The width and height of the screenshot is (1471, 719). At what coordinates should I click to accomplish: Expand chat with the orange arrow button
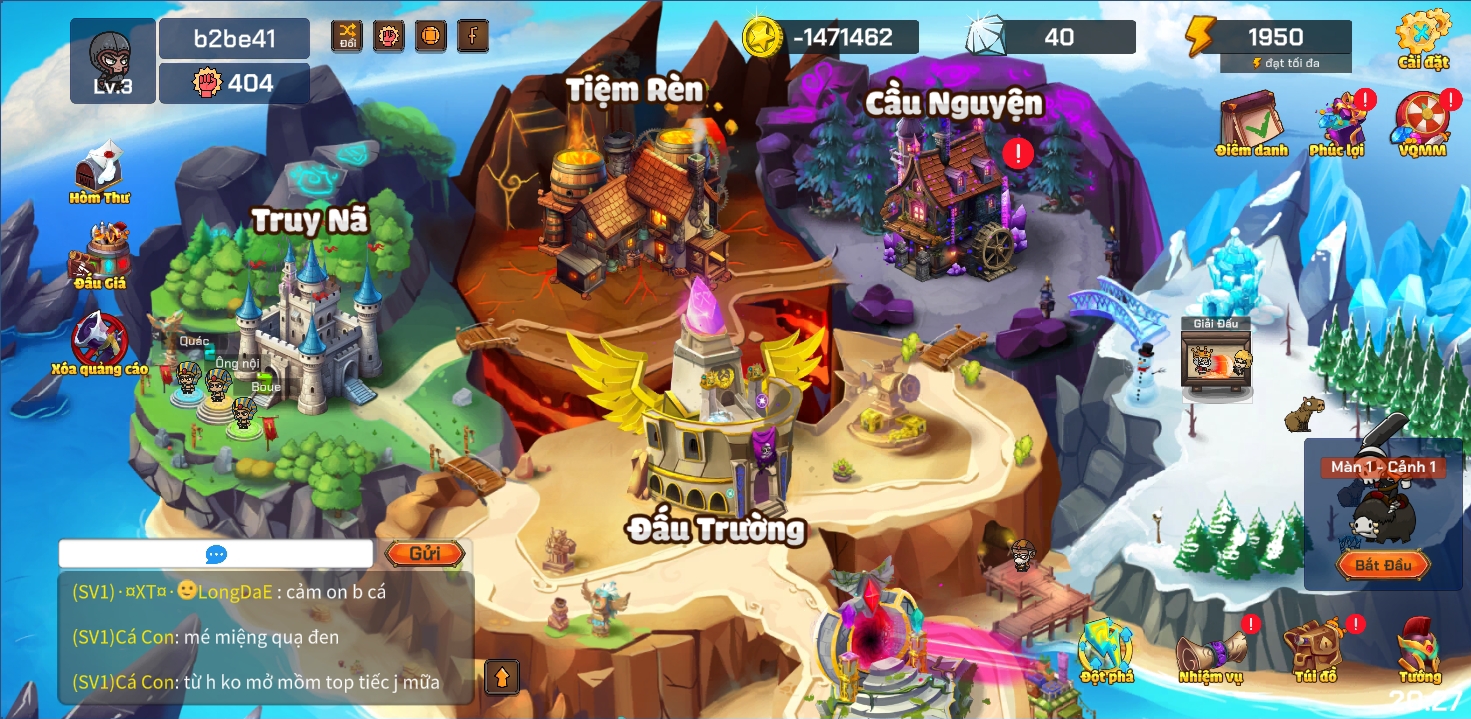502,677
